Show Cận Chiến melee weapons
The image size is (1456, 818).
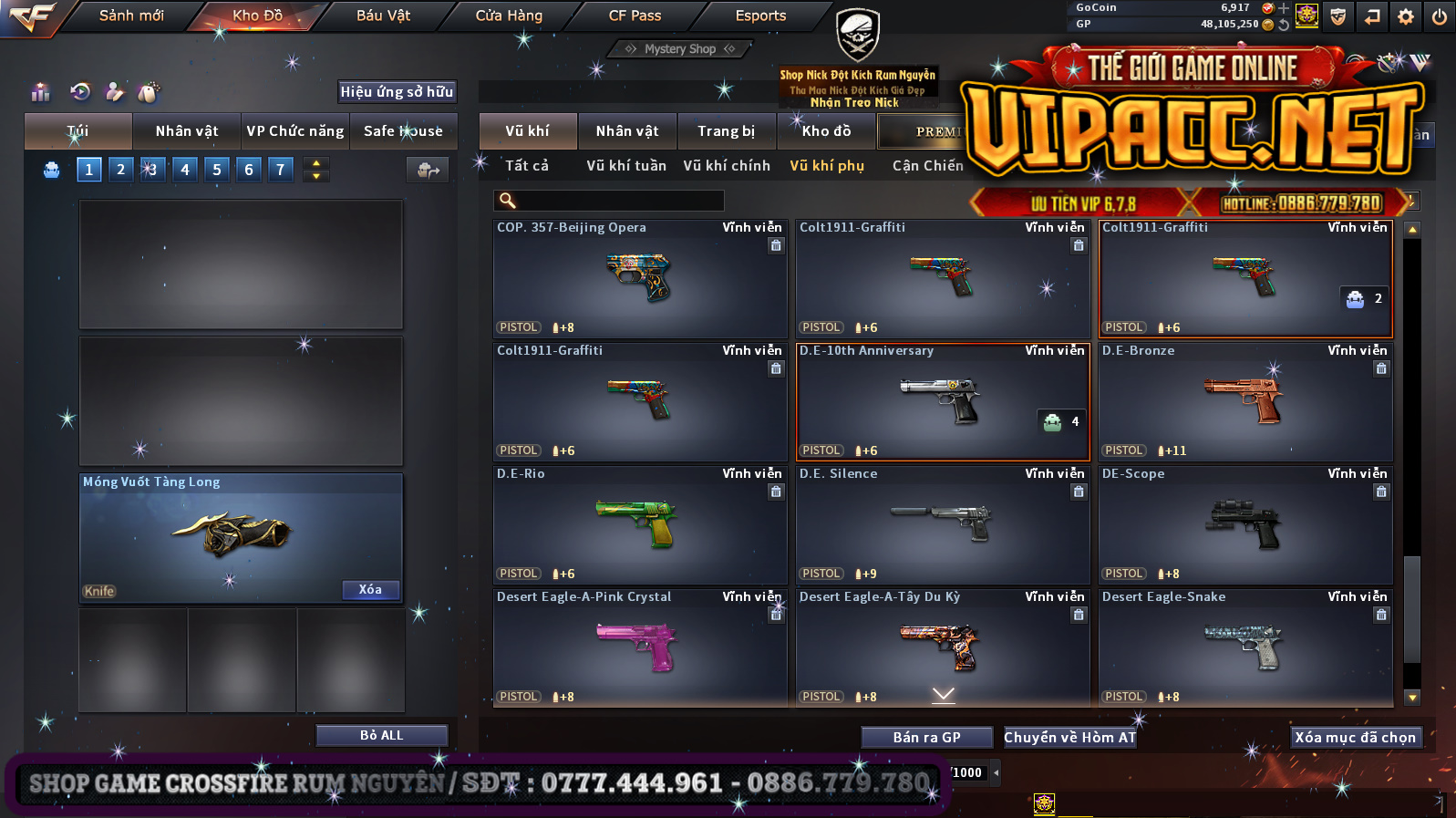(x=927, y=166)
